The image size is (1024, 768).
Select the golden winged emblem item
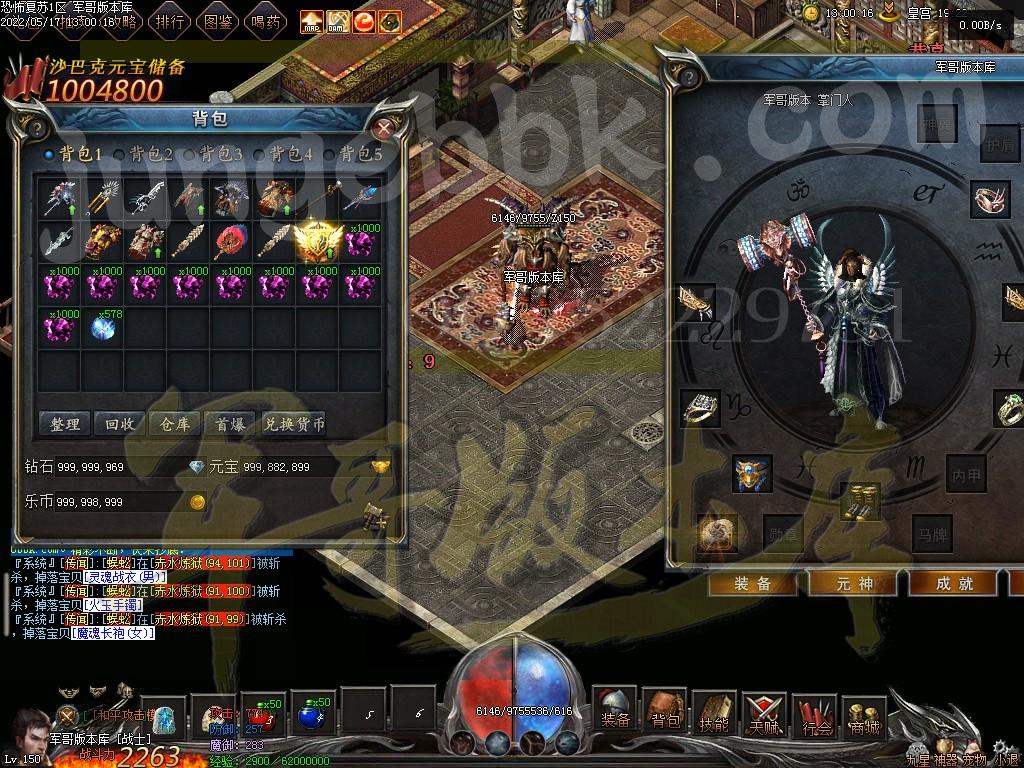317,241
